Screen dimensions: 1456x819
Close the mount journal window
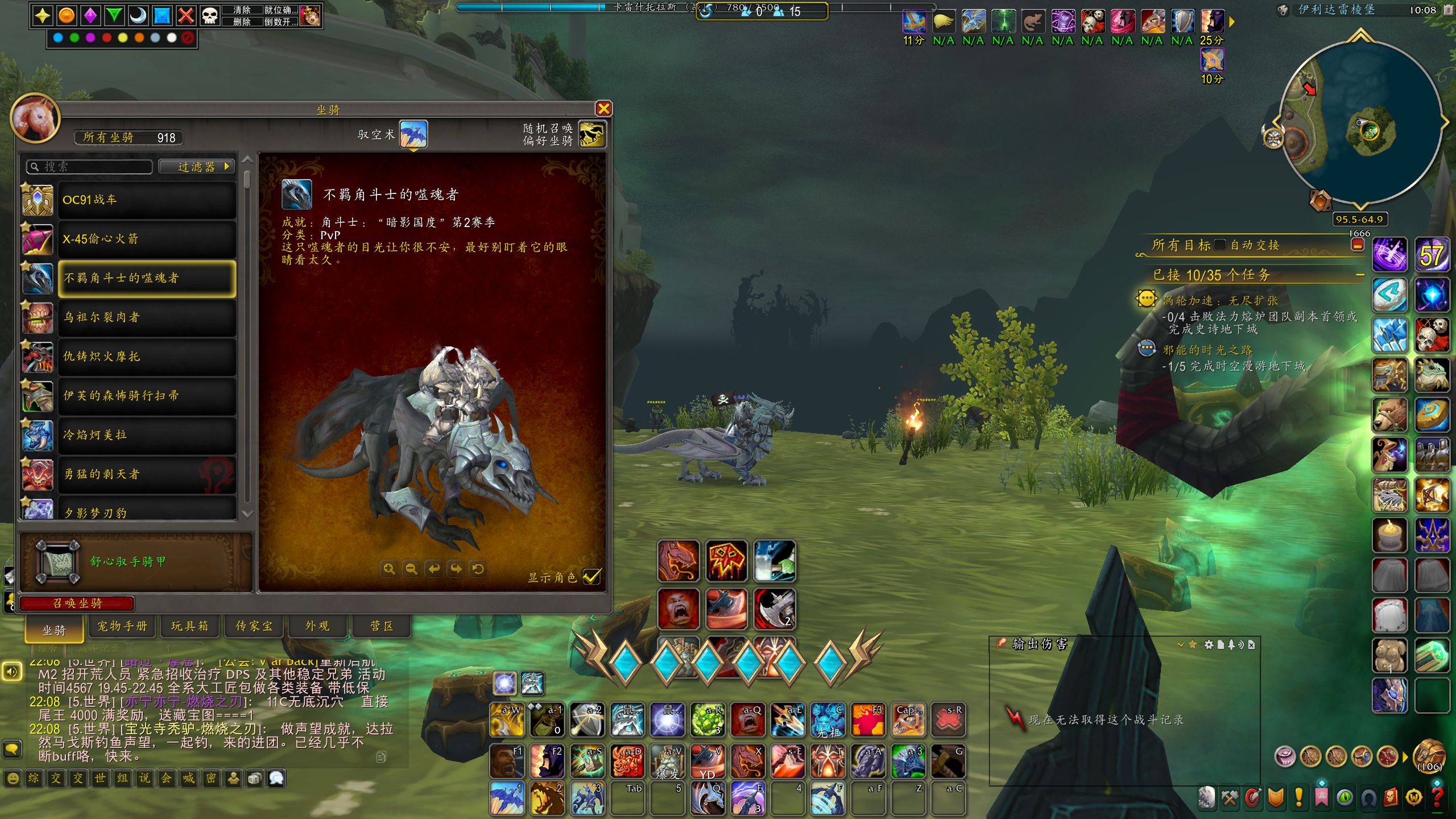[603, 109]
